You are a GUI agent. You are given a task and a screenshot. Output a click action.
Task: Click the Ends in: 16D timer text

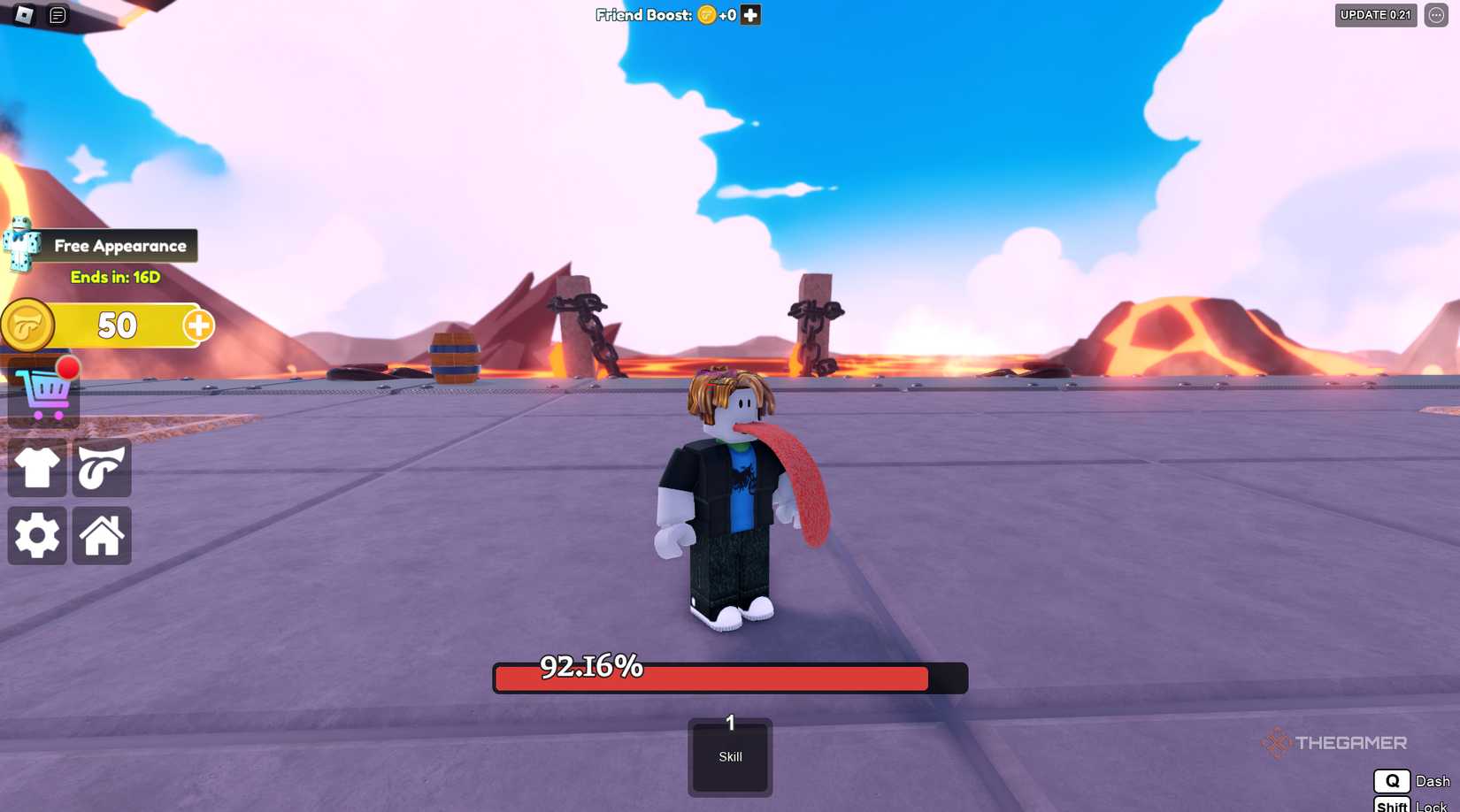click(116, 275)
